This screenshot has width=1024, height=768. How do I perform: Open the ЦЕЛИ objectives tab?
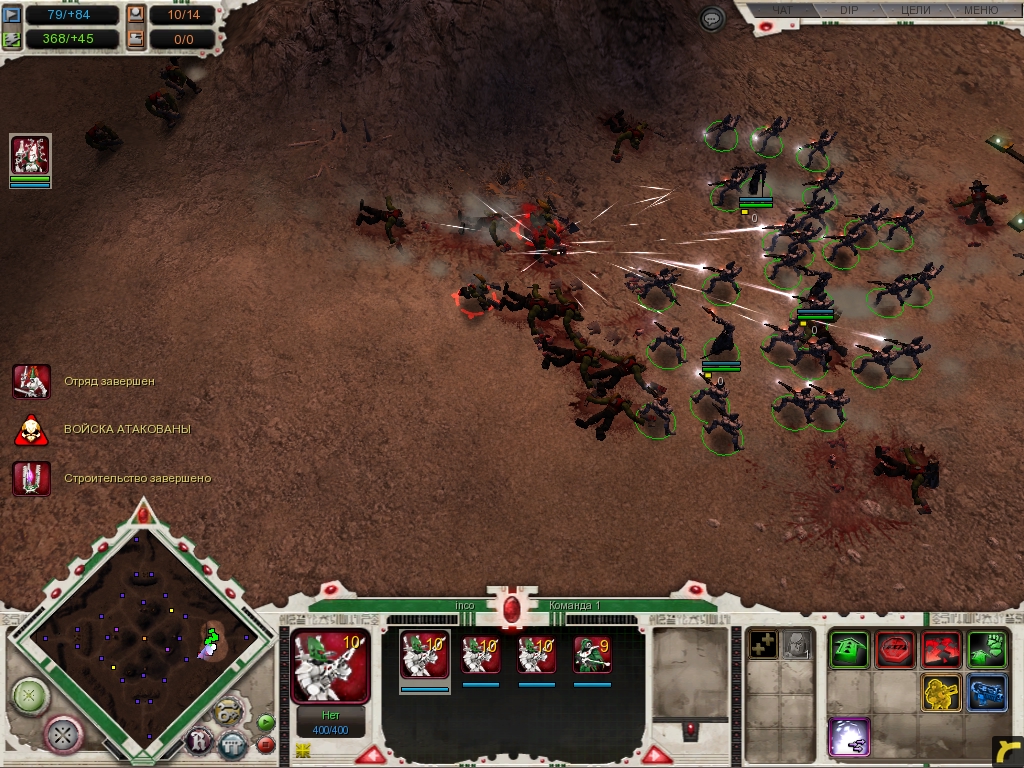pyautogui.click(x=915, y=10)
